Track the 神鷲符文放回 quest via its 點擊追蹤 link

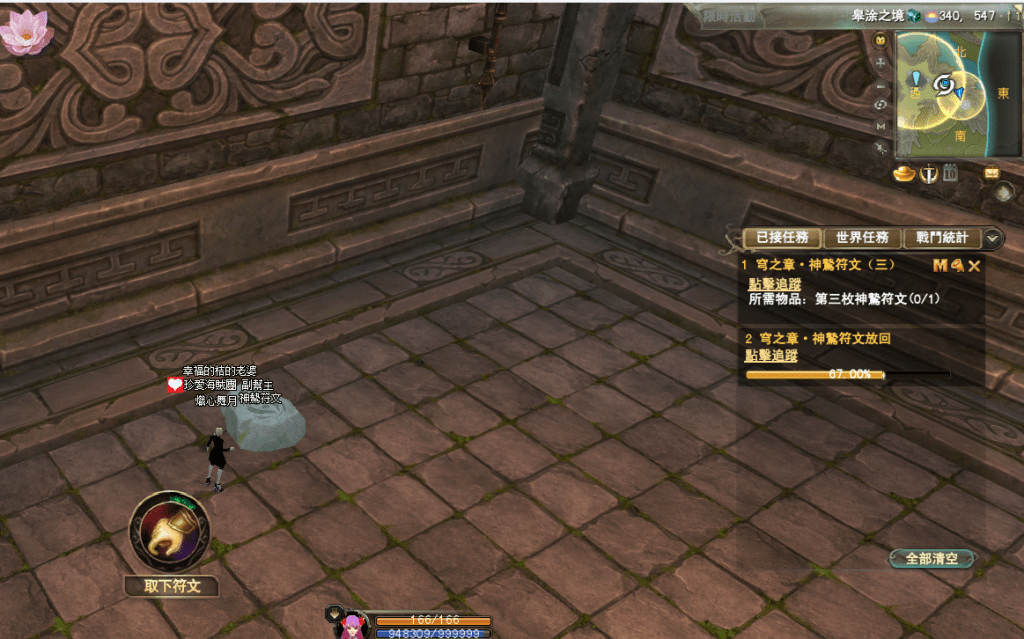click(773, 356)
